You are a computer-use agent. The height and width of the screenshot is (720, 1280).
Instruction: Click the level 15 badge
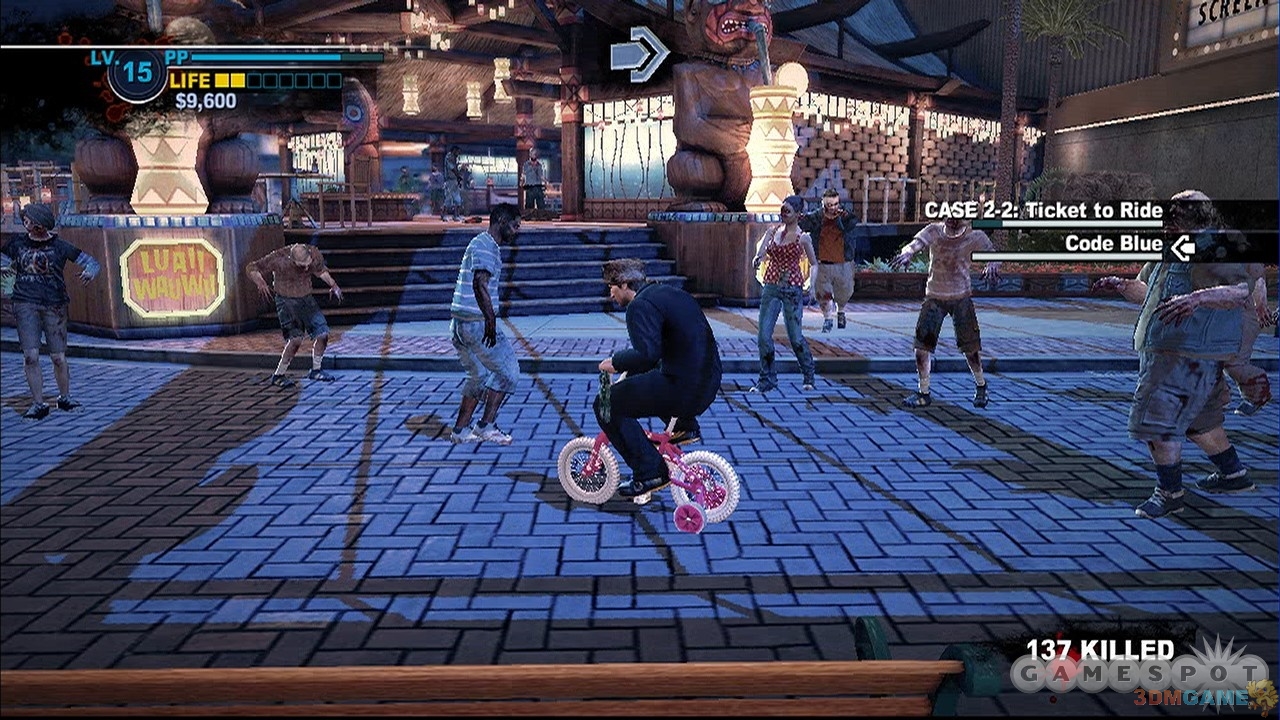(x=137, y=74)
